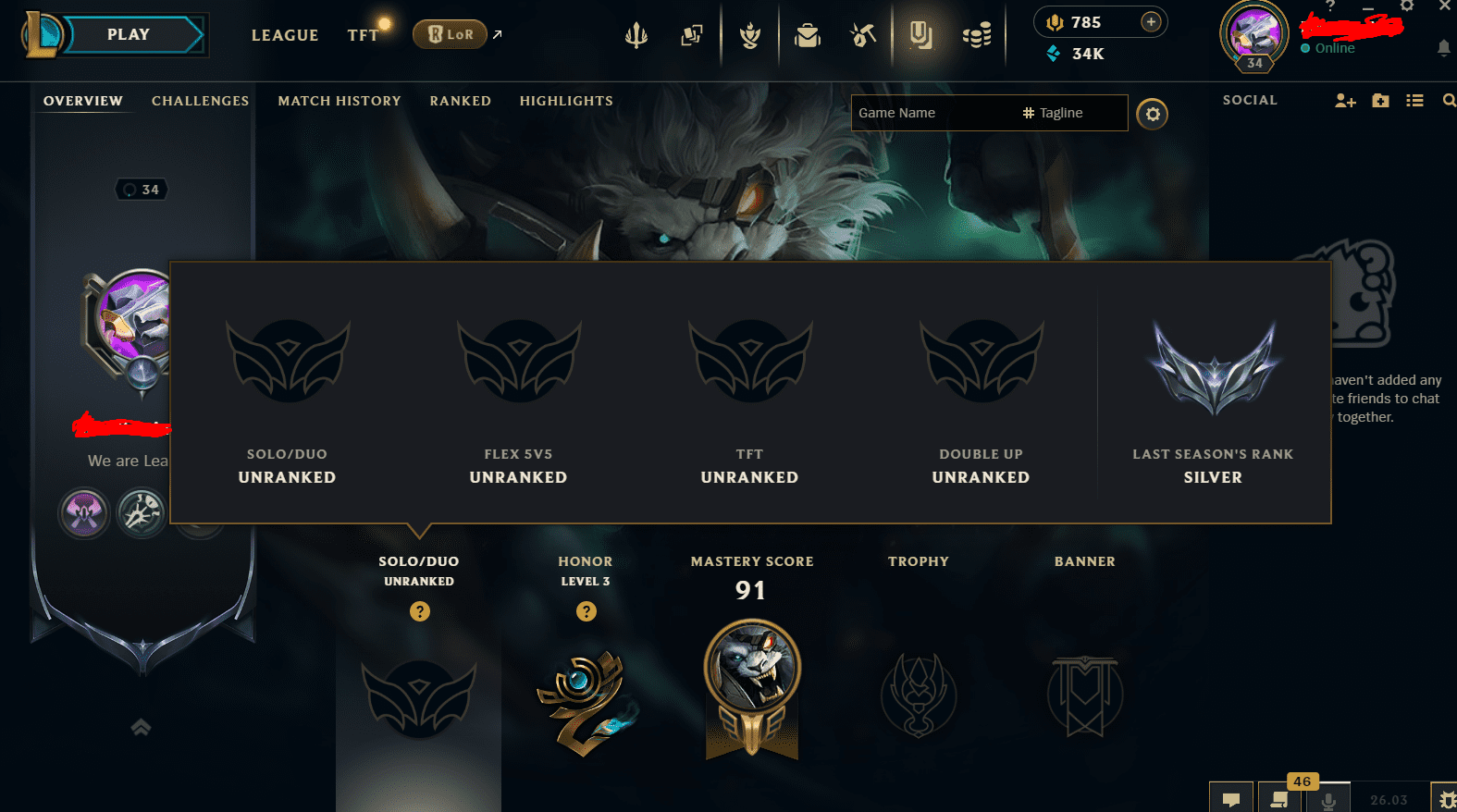
Task: Open the Online status dropdown
Action: [1335, 48]
